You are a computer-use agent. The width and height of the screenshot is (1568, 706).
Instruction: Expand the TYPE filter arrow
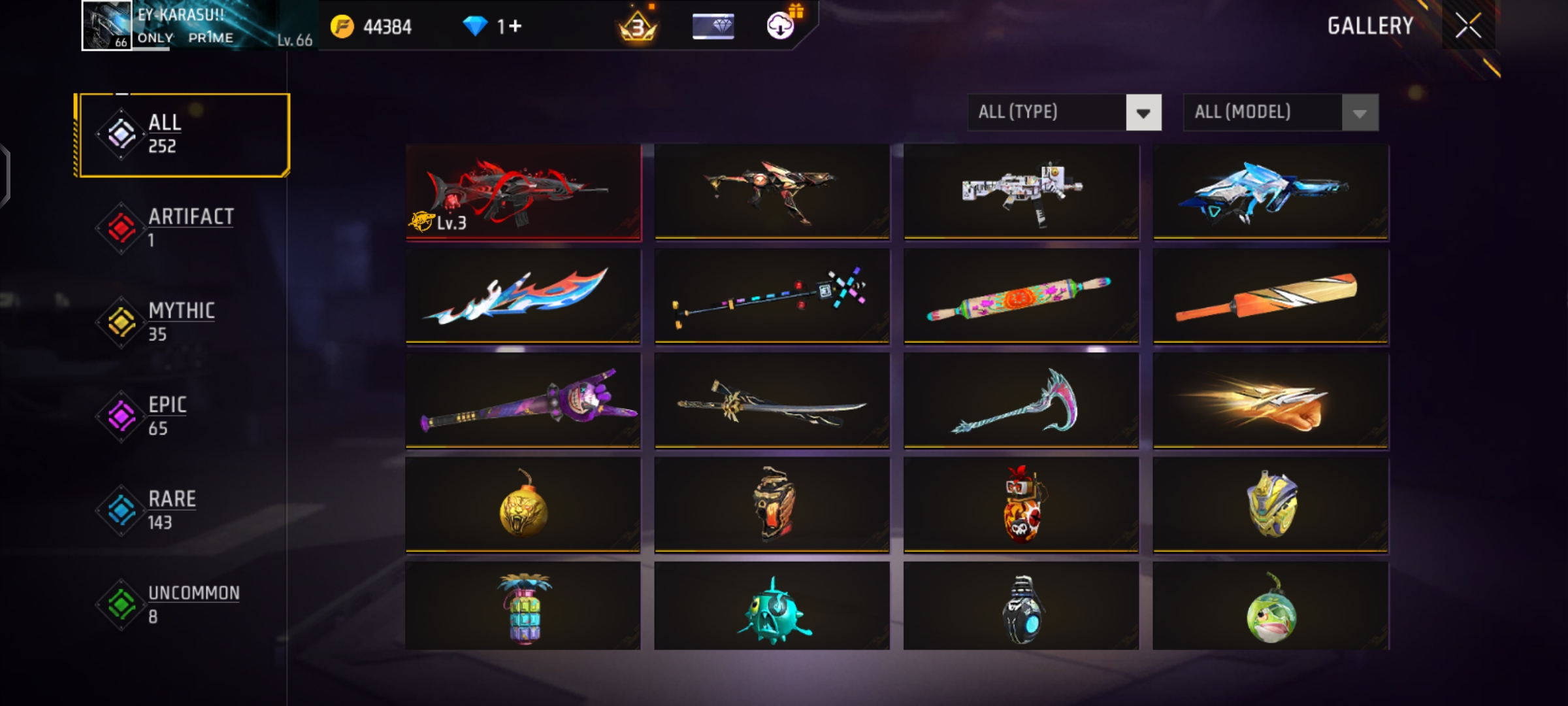[1145, 112]
